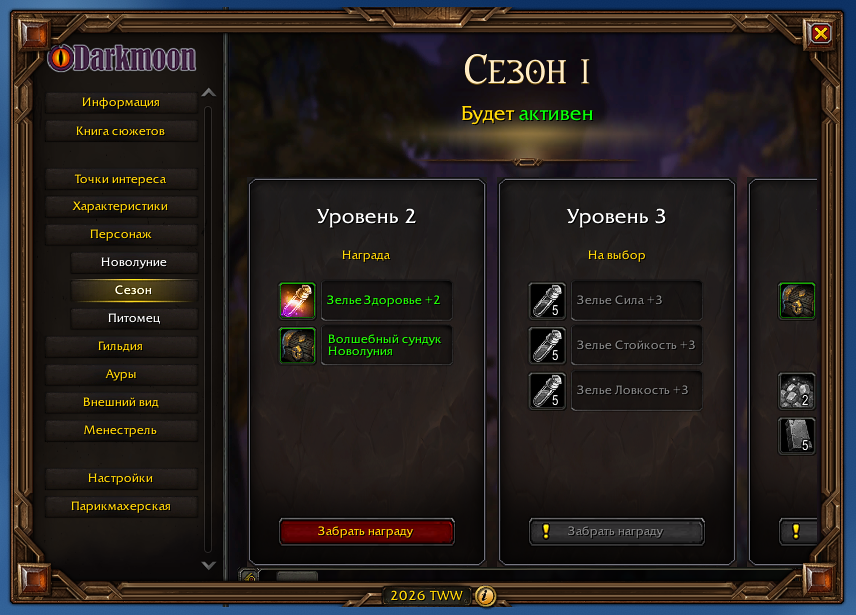Viewport: 856px width, 615px height.
Task: Show the Ауры page
Action: [x=121, y=374]
